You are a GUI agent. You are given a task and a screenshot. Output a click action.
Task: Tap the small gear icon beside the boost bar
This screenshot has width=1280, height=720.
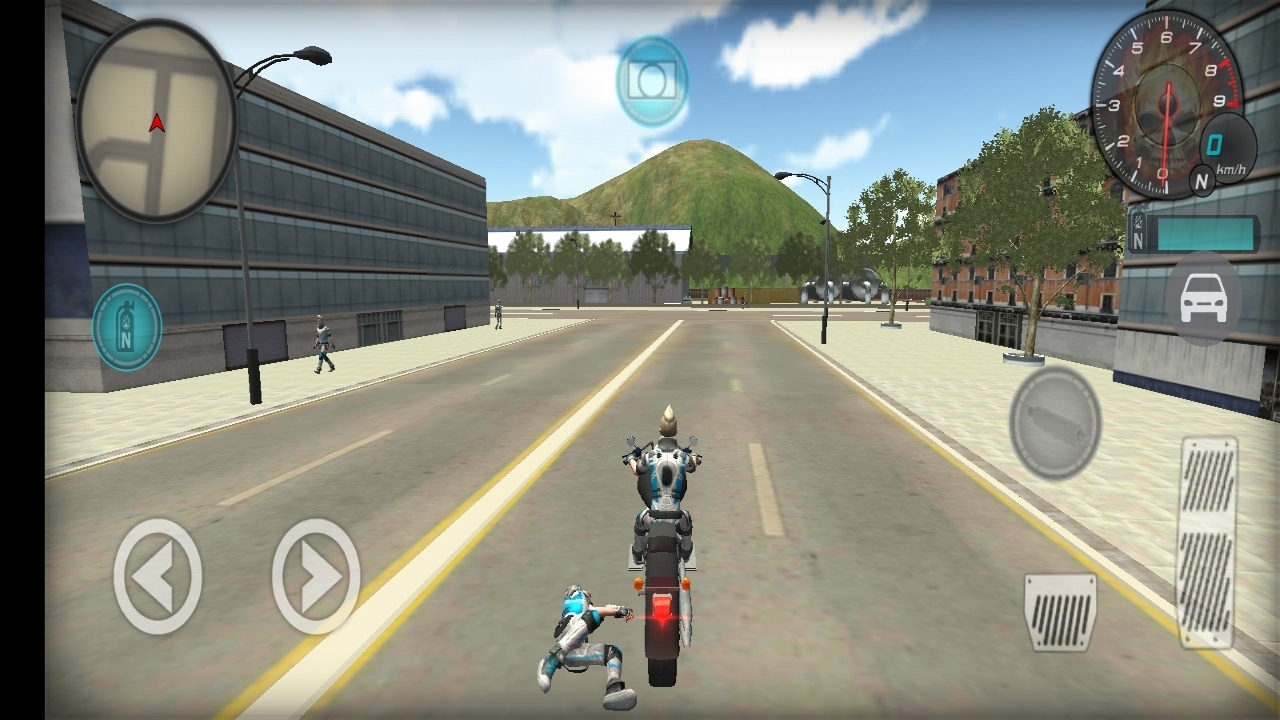[x=1138, y=222]
